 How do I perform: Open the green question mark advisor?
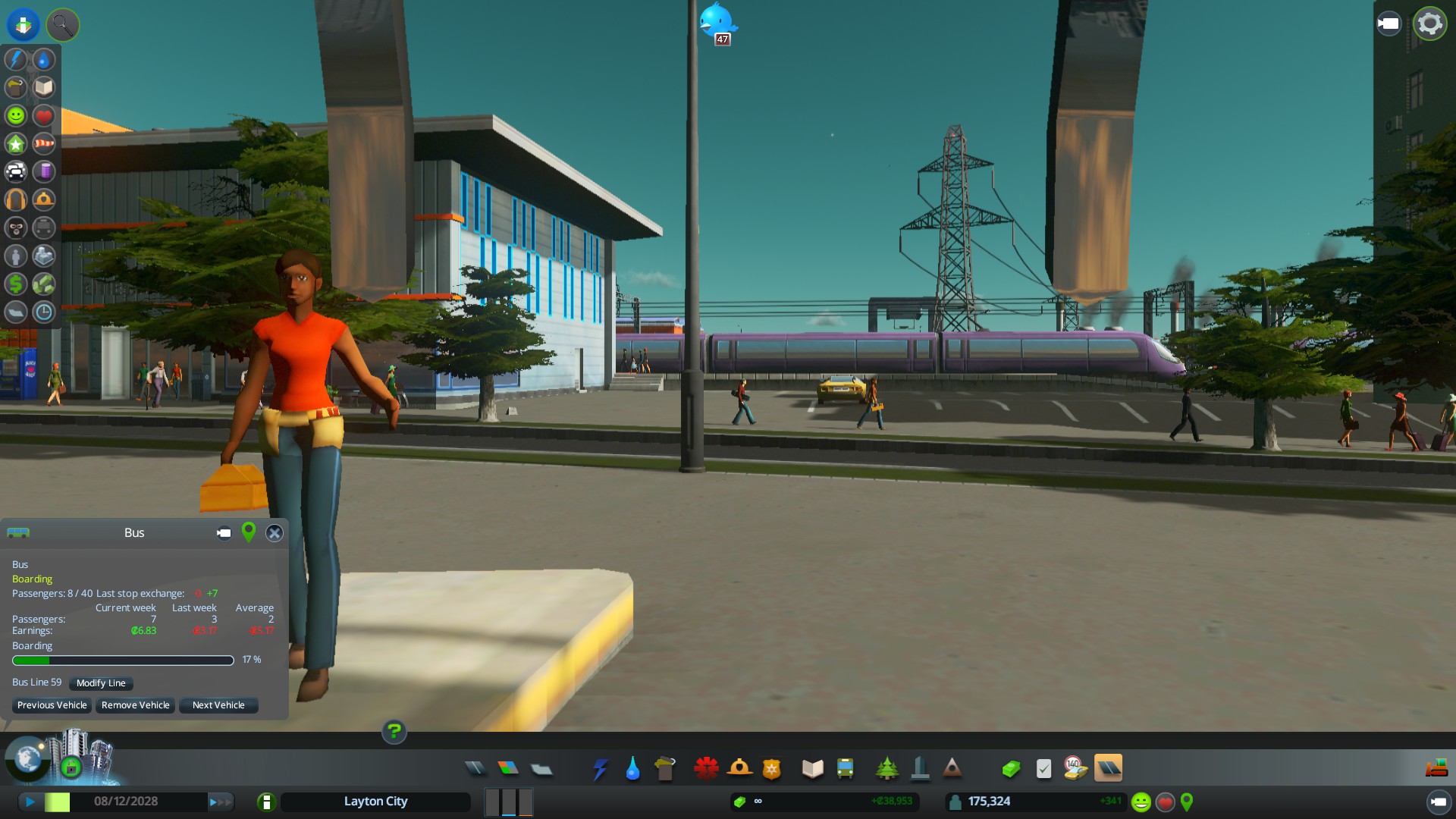tap(394, 732)
